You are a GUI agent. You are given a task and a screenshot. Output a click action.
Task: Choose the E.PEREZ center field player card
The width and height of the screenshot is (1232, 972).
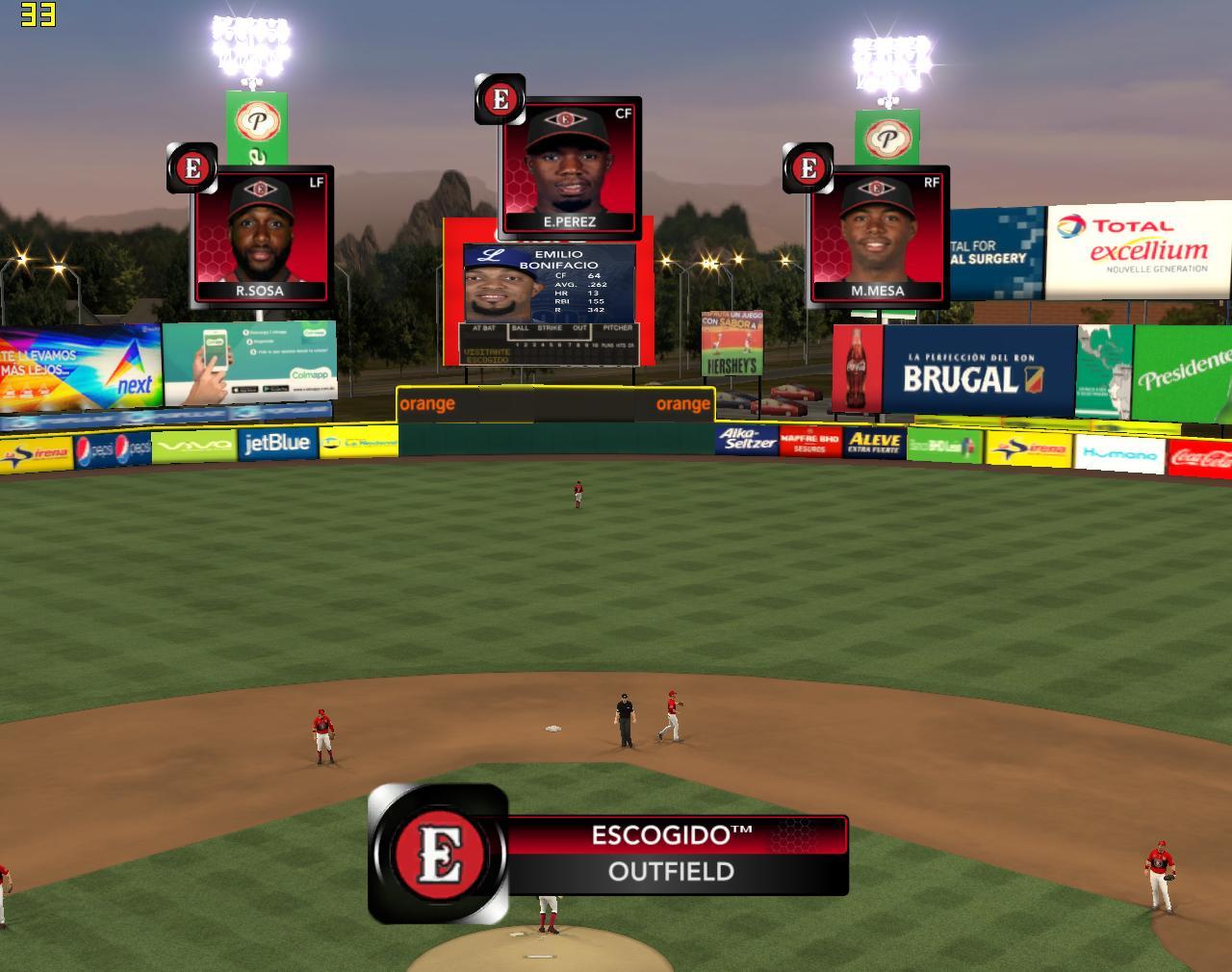pyautogui.click(x=571, y=167)
